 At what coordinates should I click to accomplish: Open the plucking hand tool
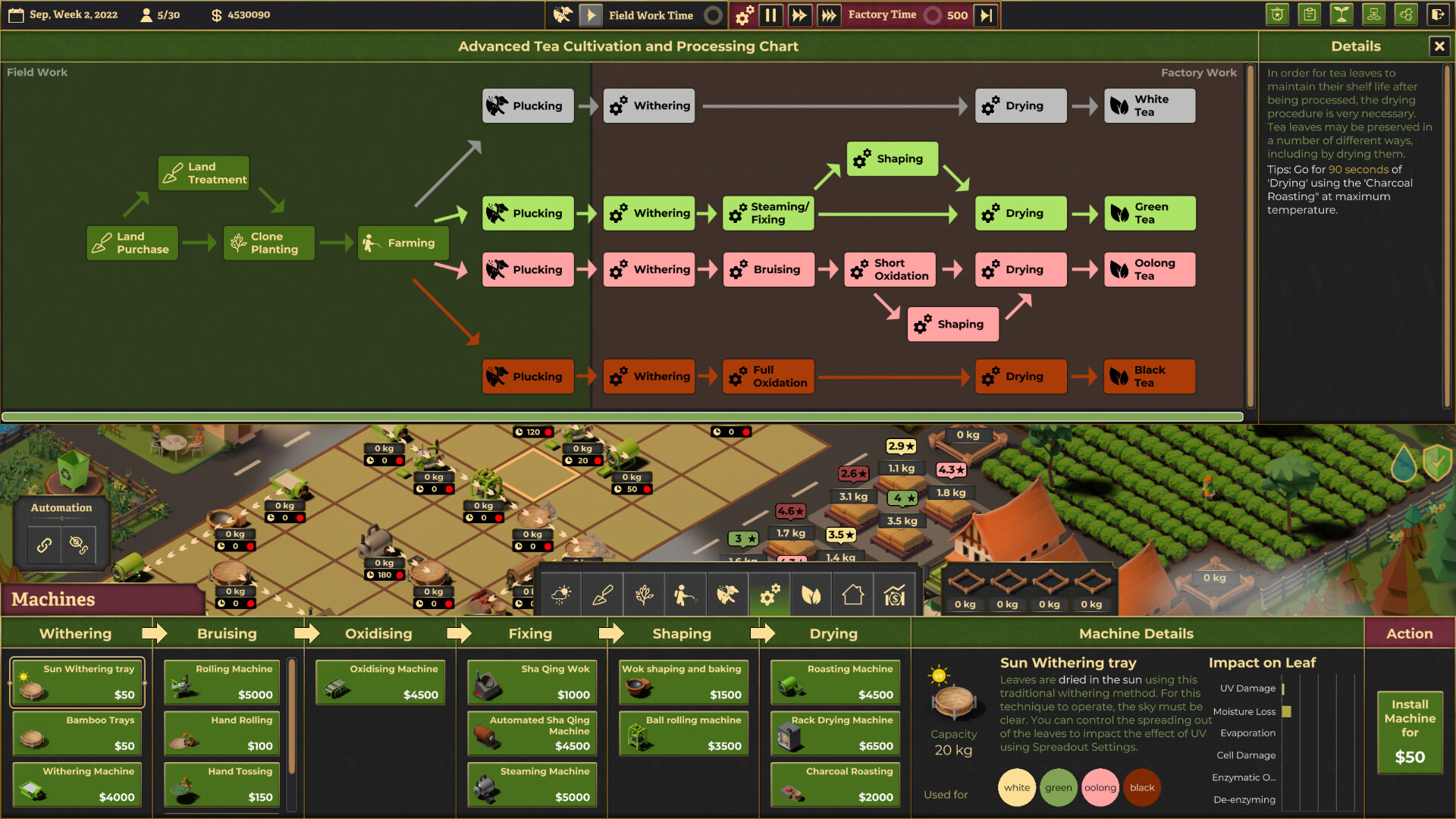pos(727,595)
